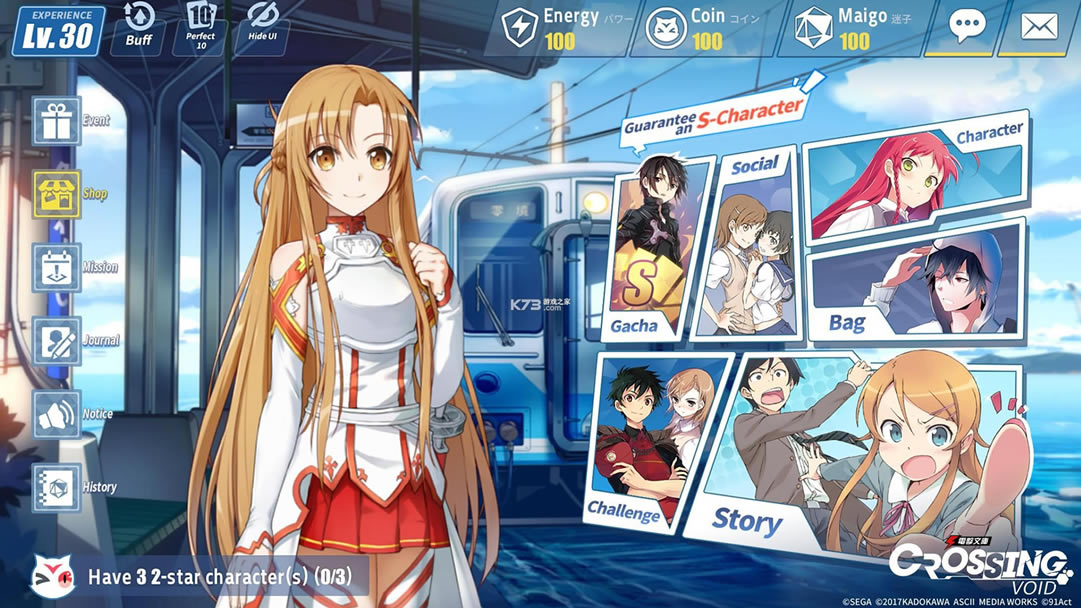Toggle the Hide UI button
The height and width of the screenshot is (608, 1081).
click(x=262, y=26)
